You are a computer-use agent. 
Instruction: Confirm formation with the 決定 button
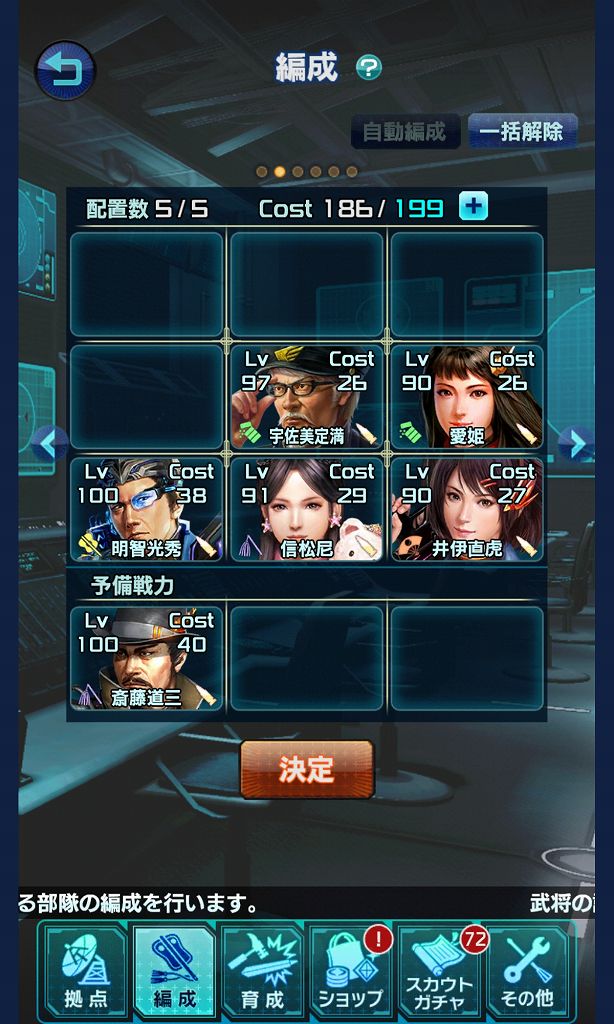point(307,769)
